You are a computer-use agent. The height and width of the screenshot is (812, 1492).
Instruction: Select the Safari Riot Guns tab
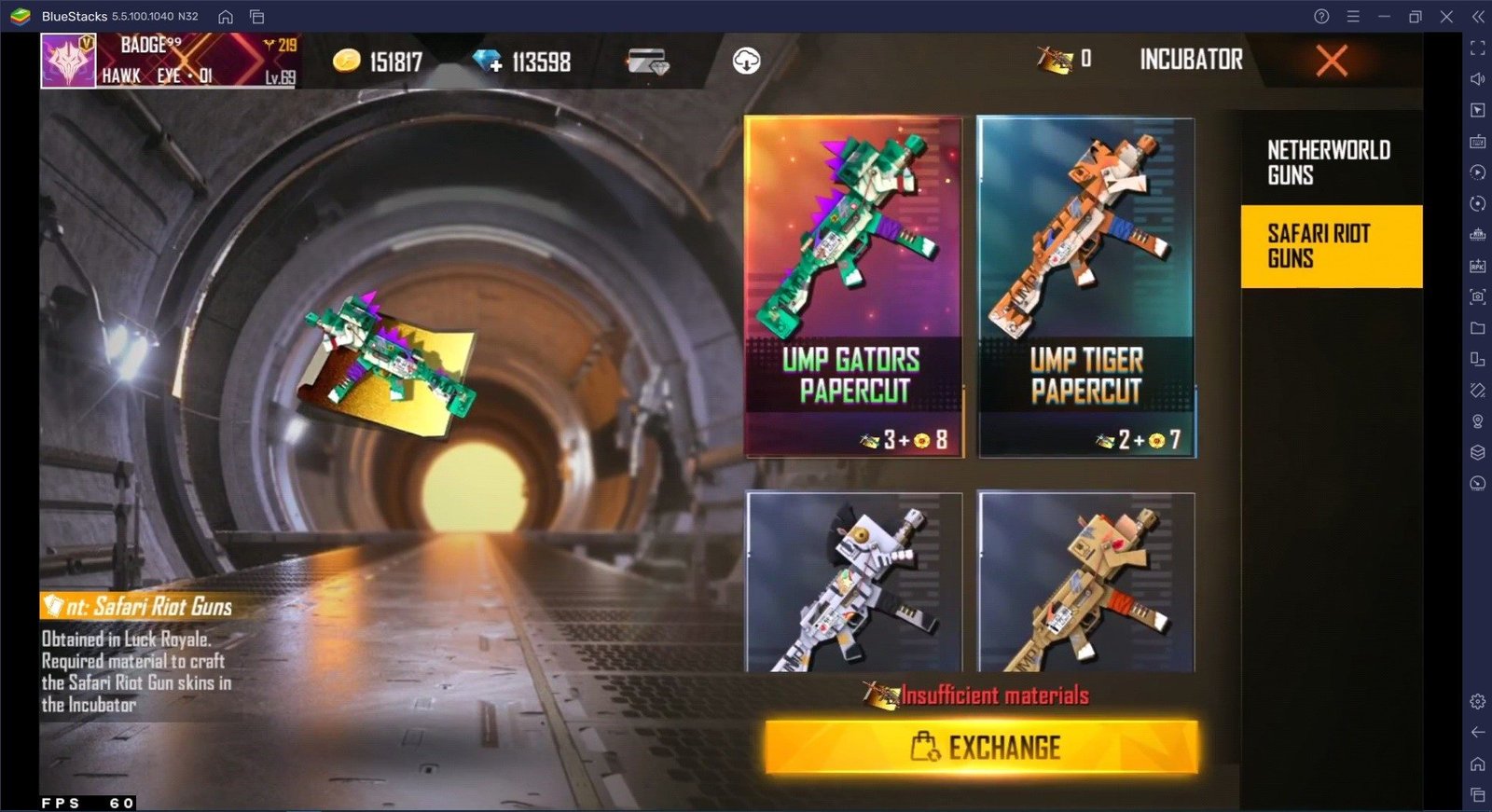[x=1331, y=246]
